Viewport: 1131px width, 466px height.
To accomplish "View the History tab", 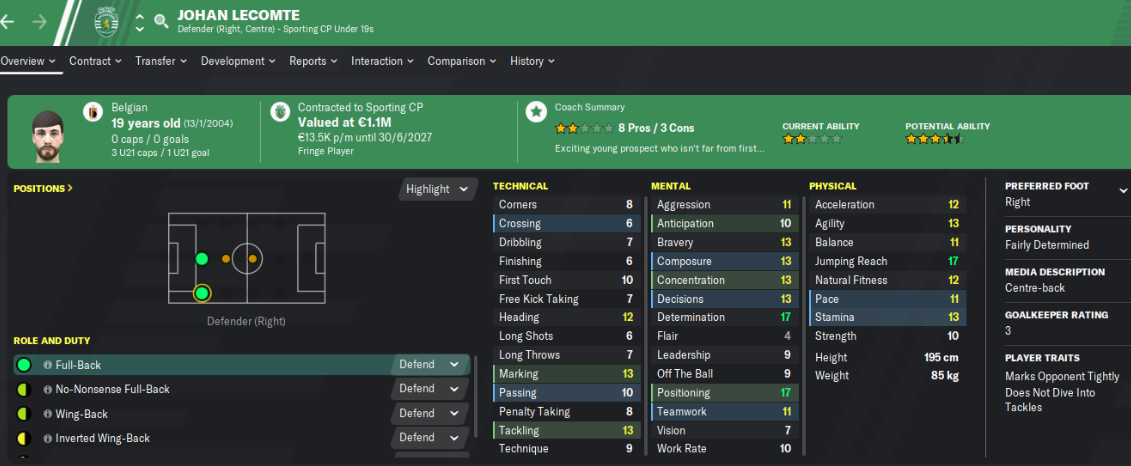I will (x=532, y=61).
